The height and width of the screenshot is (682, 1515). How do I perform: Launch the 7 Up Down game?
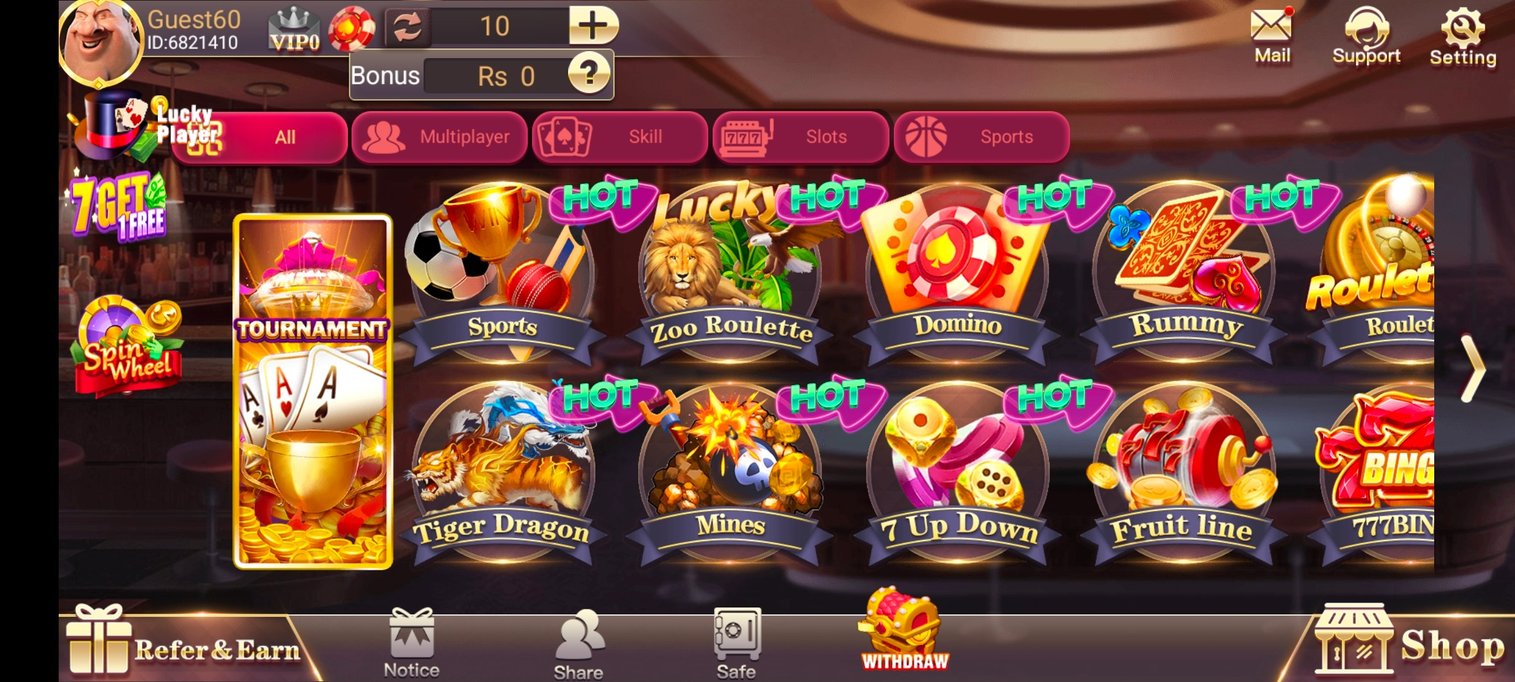(957, 470)
